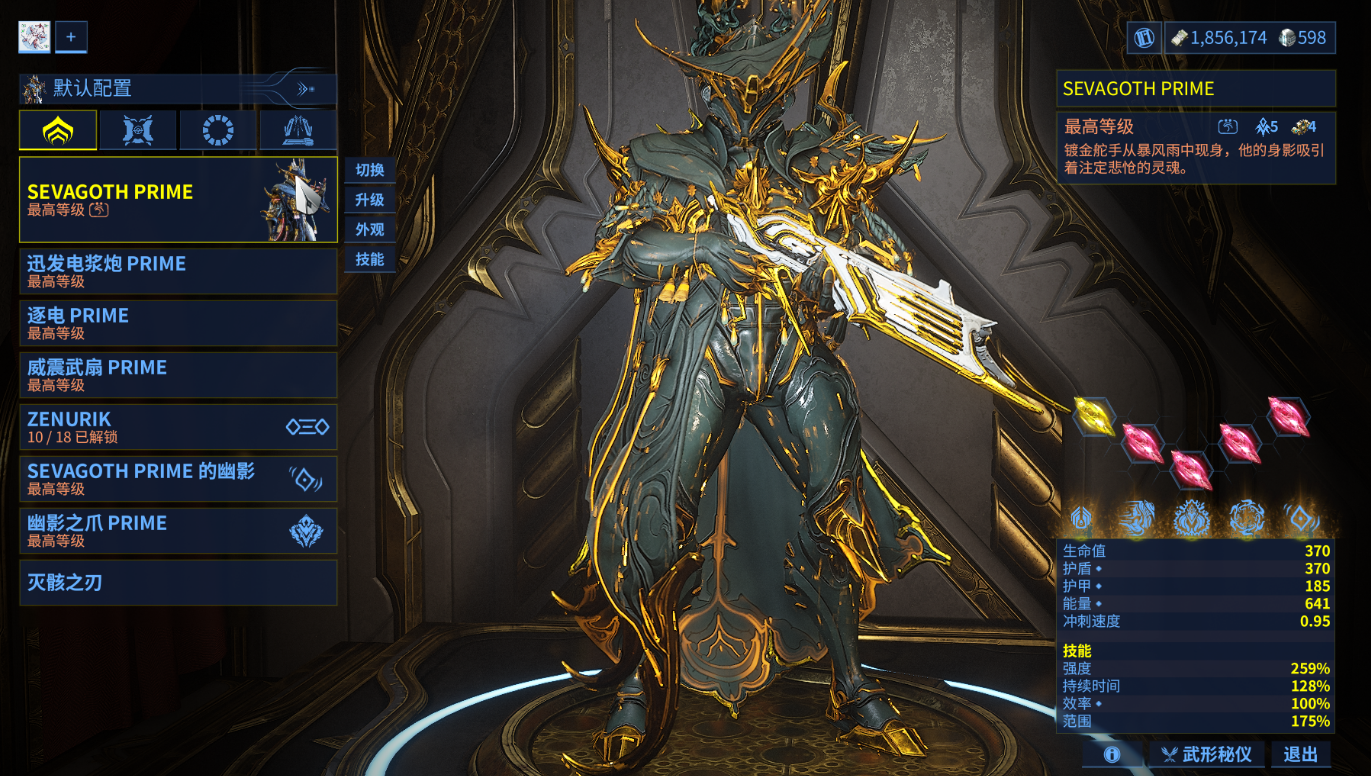Choose the 灭骸之刃 slot
The width and height of the screenshot is (1371, 776).
(178, 583)
